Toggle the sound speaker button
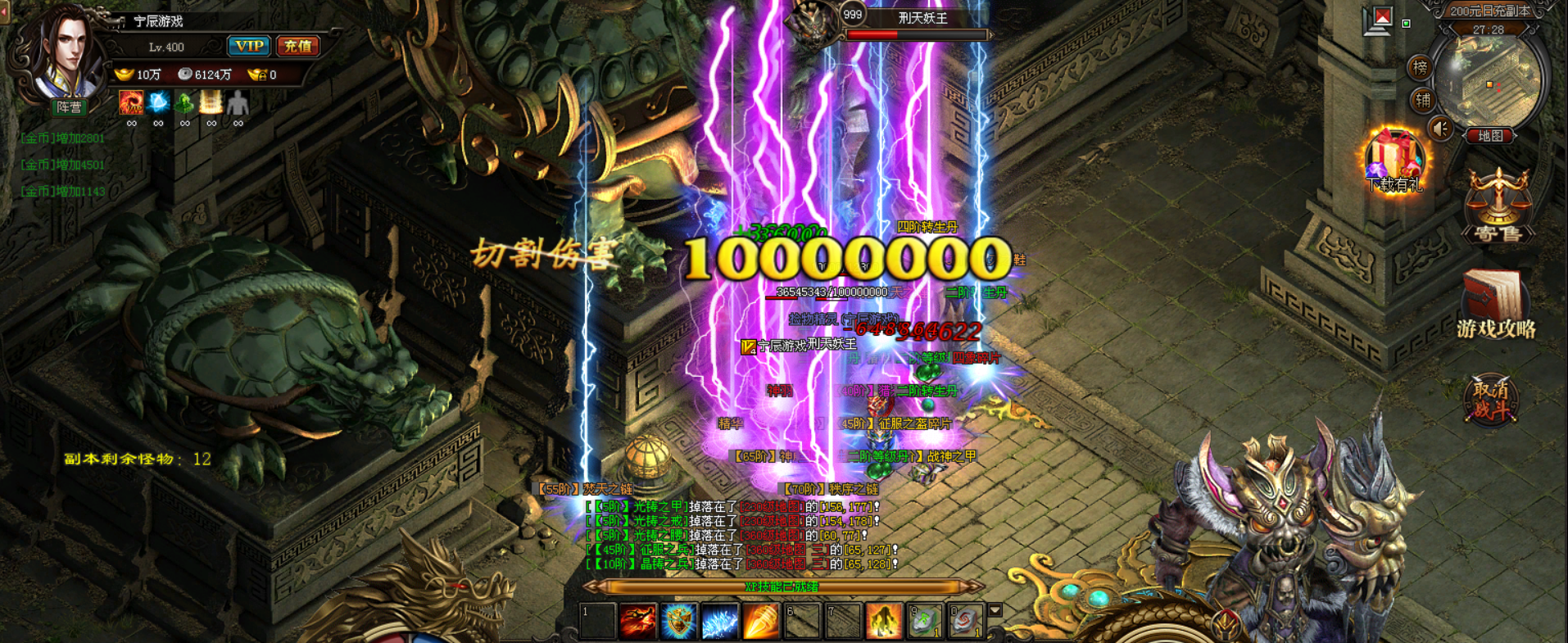 pos(1441,129)
